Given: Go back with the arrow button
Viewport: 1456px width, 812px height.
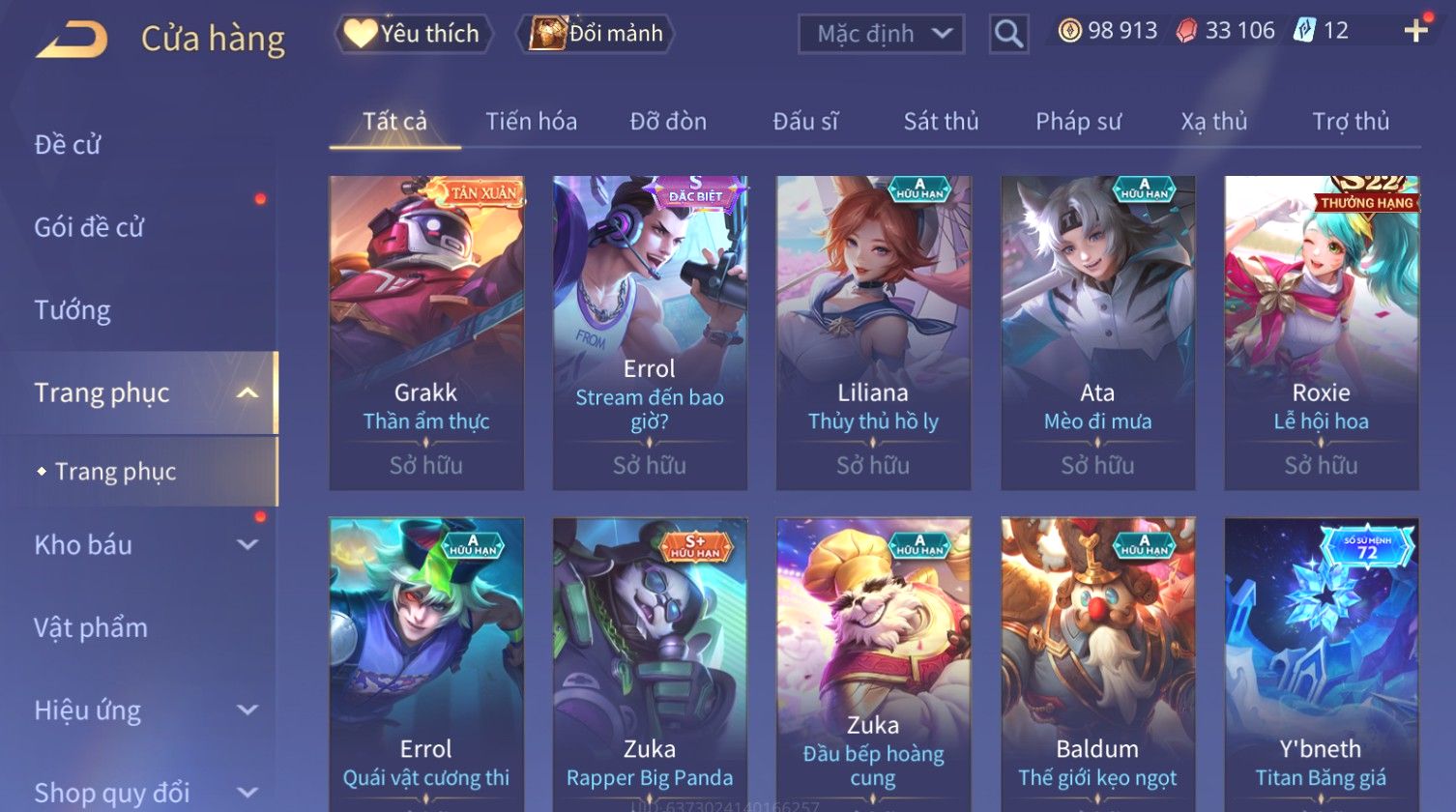Looking at the screenshot, I should 73,39.
